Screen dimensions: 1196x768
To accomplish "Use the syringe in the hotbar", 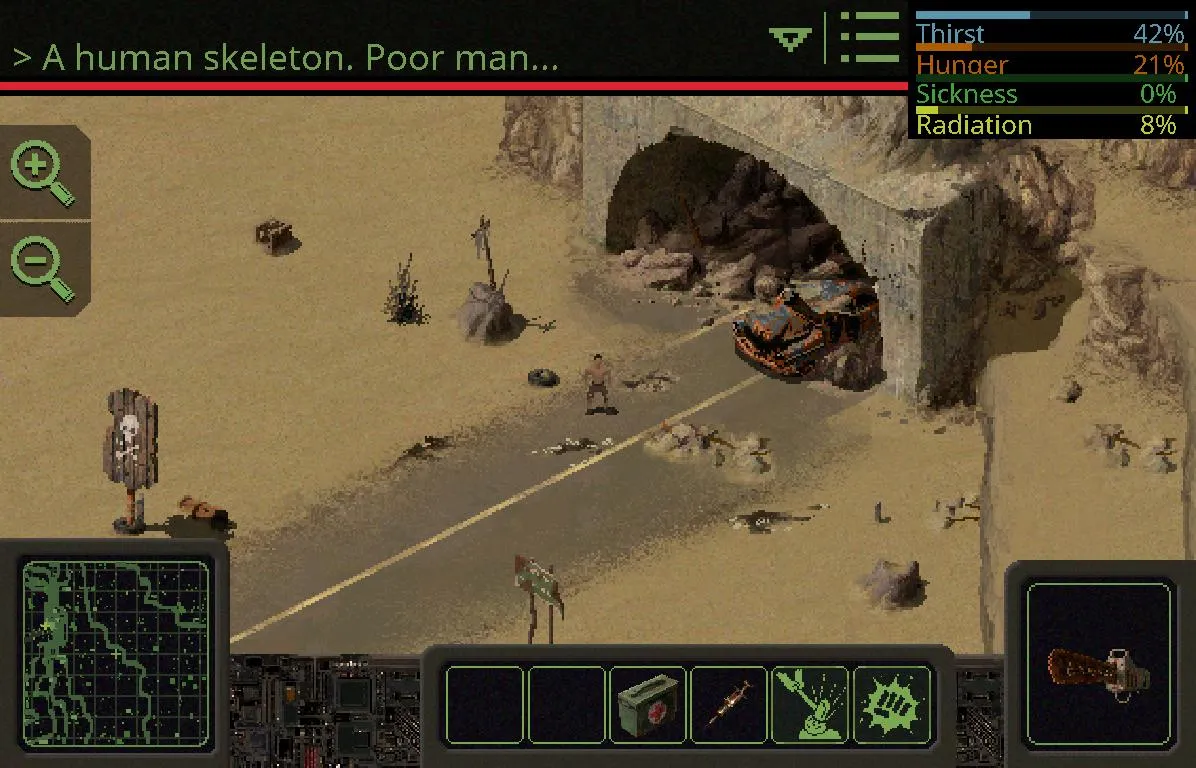I will click(729, 705).
